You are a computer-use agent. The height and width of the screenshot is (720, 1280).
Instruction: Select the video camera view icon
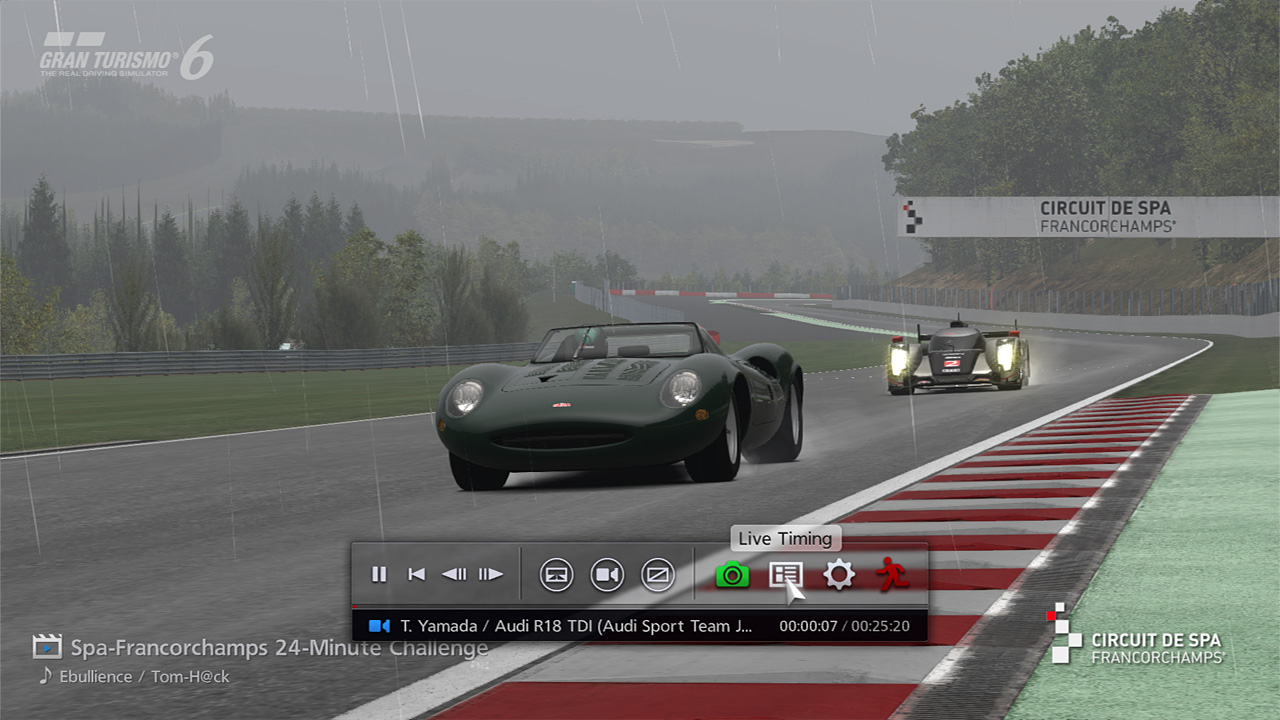coord(607,574)
